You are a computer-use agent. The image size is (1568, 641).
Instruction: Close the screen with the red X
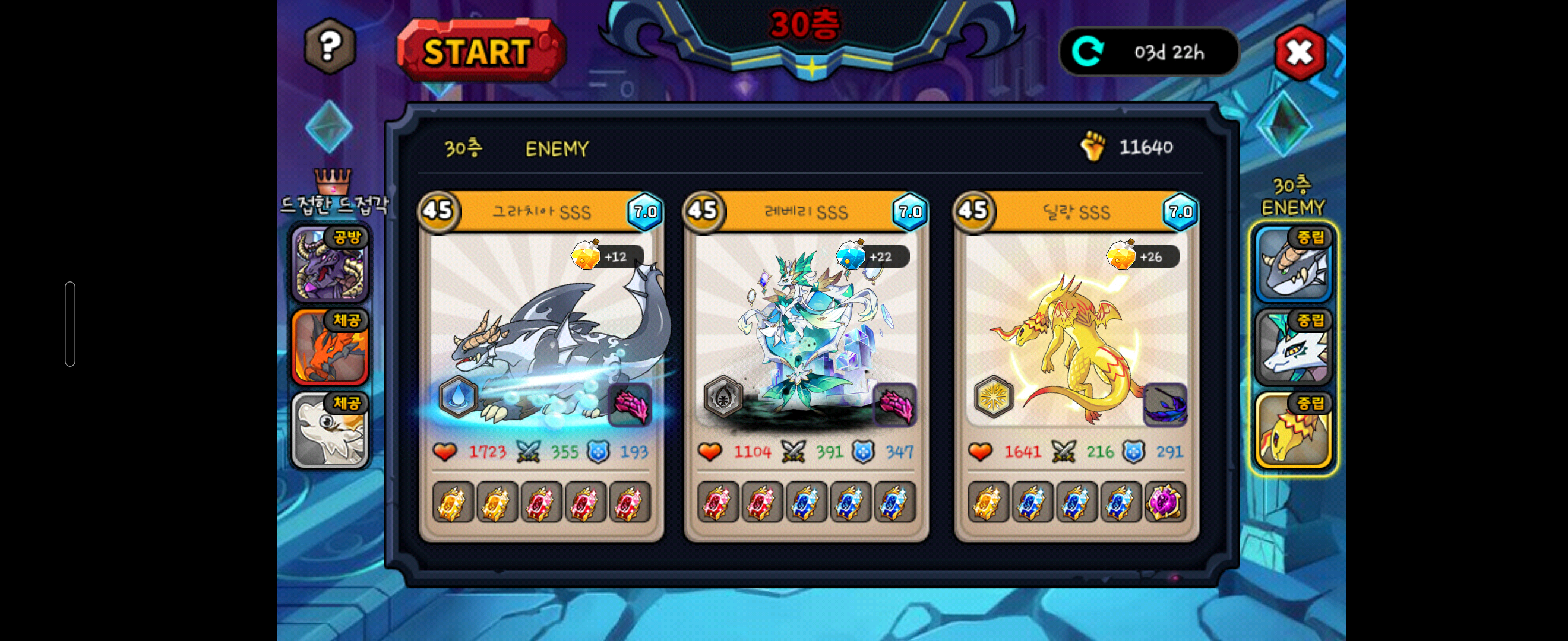[1299, 53]
